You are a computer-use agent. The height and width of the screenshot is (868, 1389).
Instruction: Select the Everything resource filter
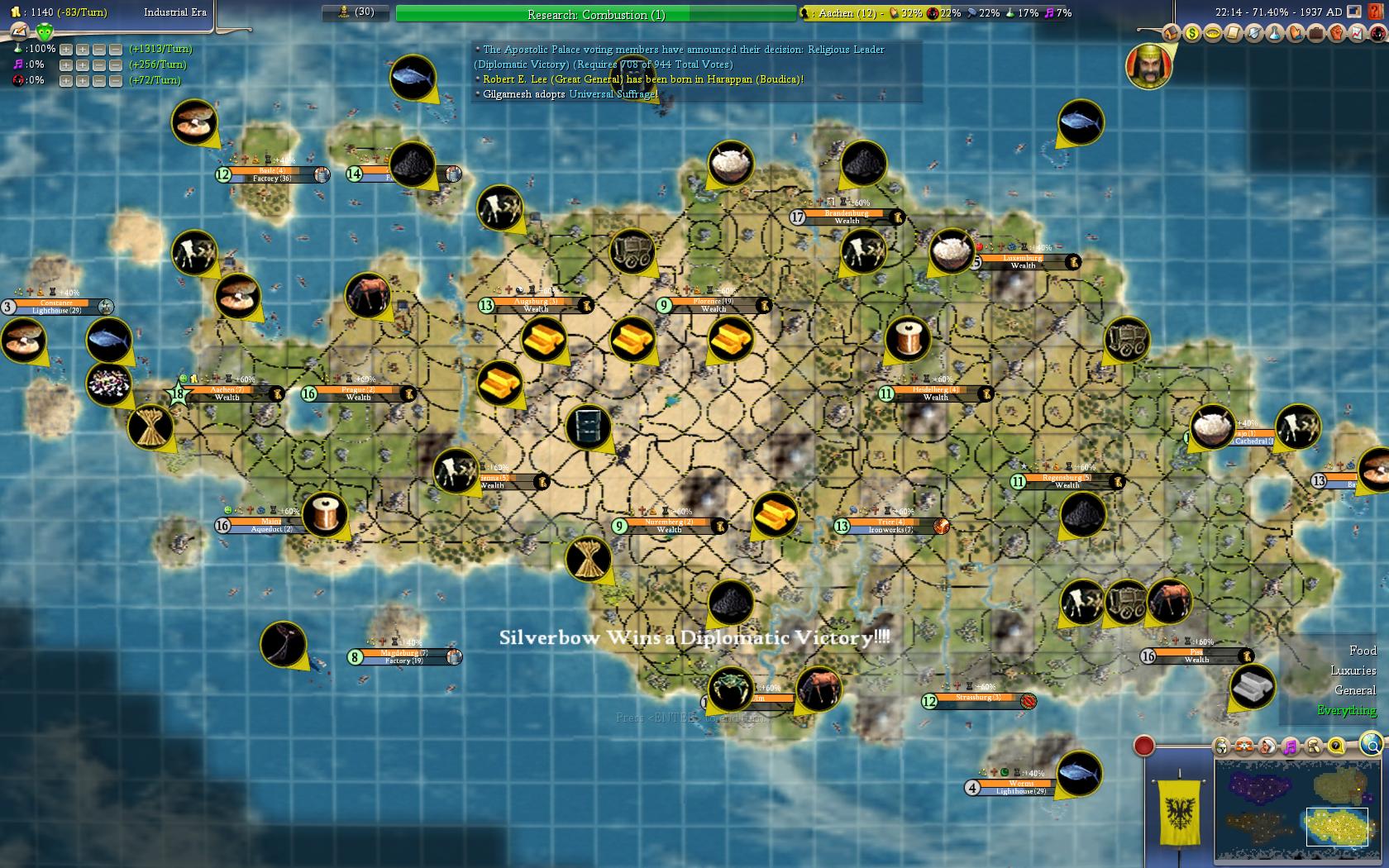point(1347,710)
